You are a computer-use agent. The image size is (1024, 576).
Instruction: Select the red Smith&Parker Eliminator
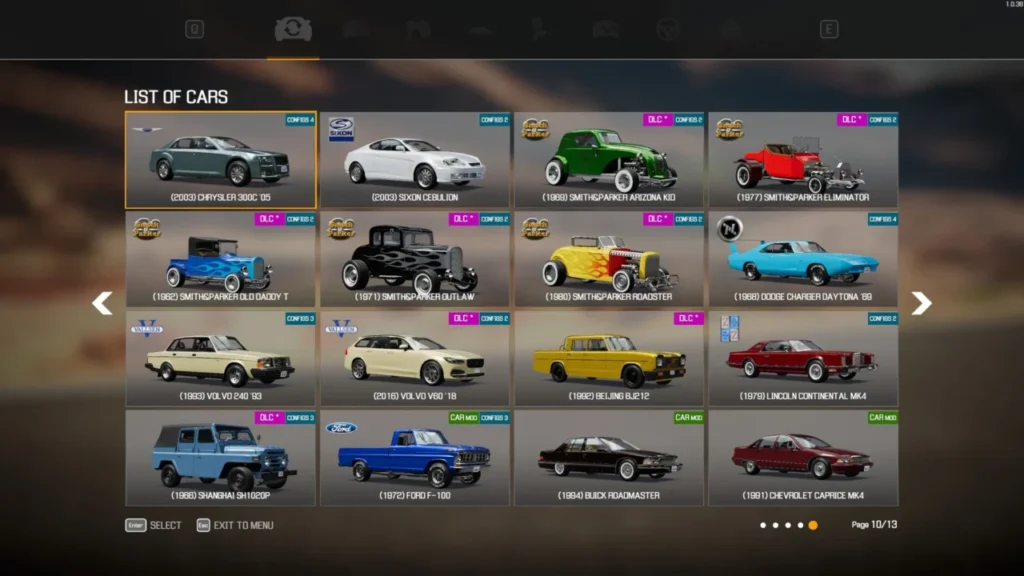tap(803, 160)
